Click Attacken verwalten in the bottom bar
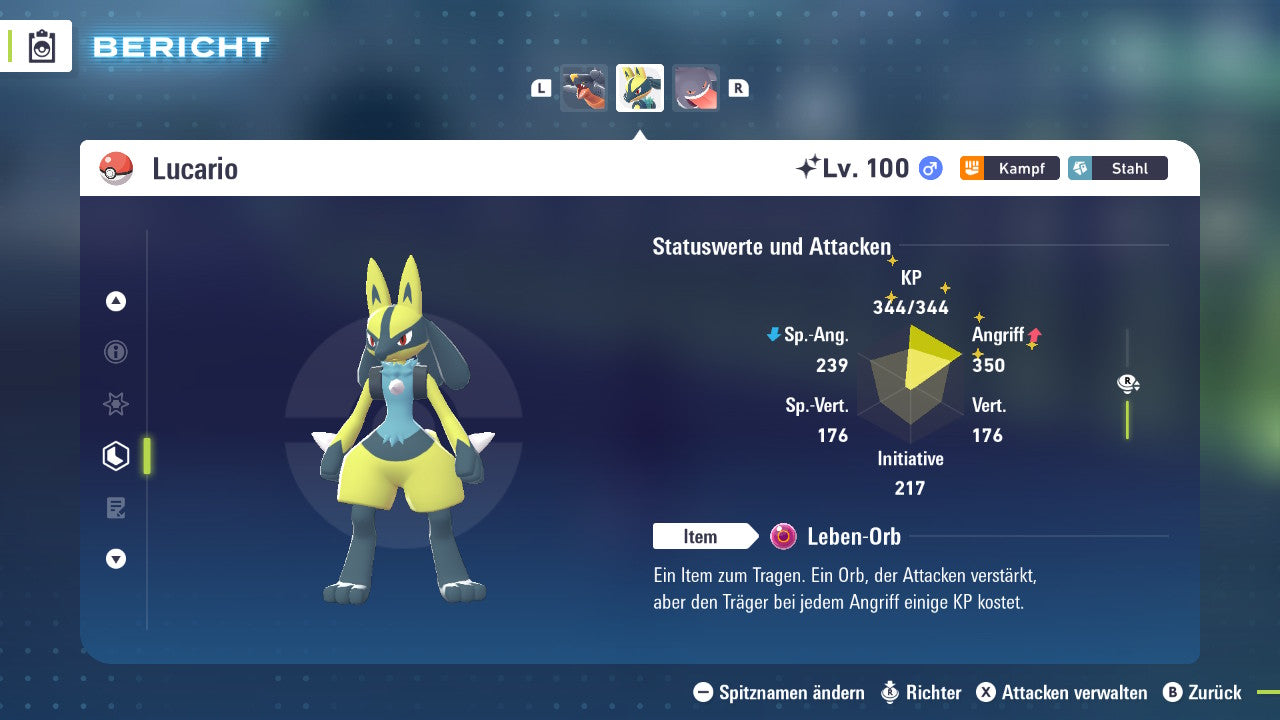 coord(1063,692)
